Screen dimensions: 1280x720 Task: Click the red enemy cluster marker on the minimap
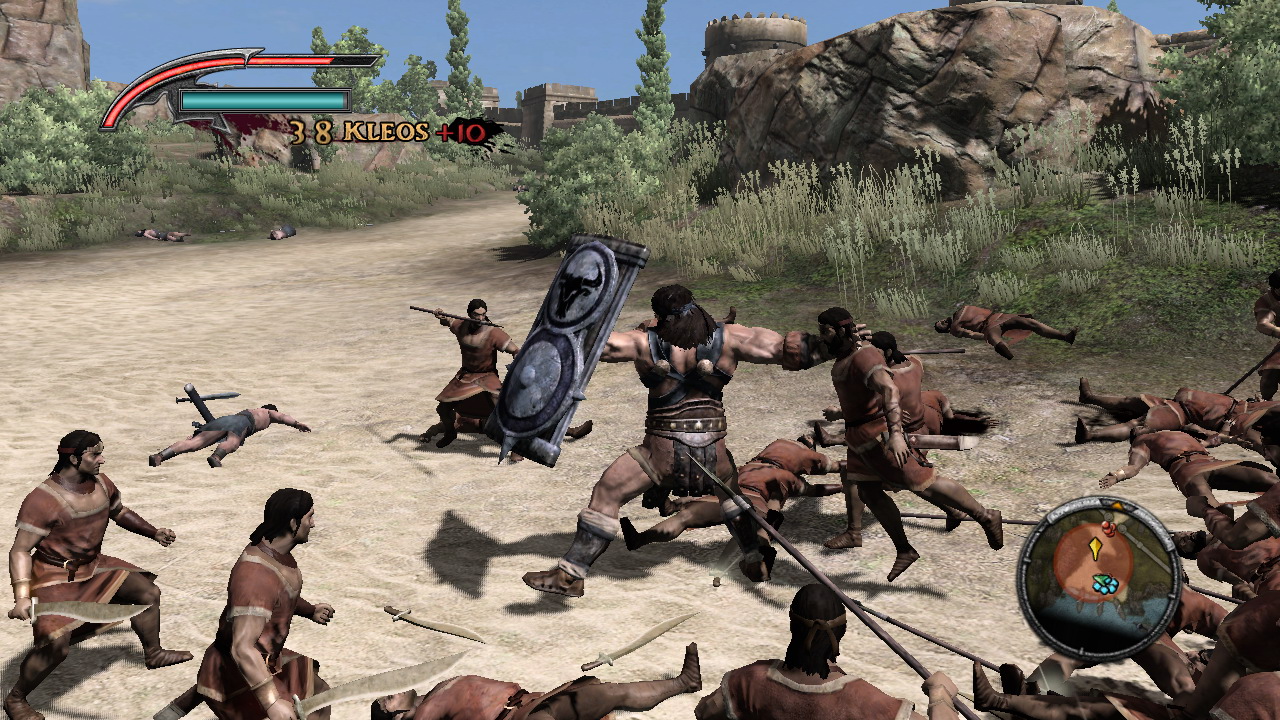(x=1109, y=528)
